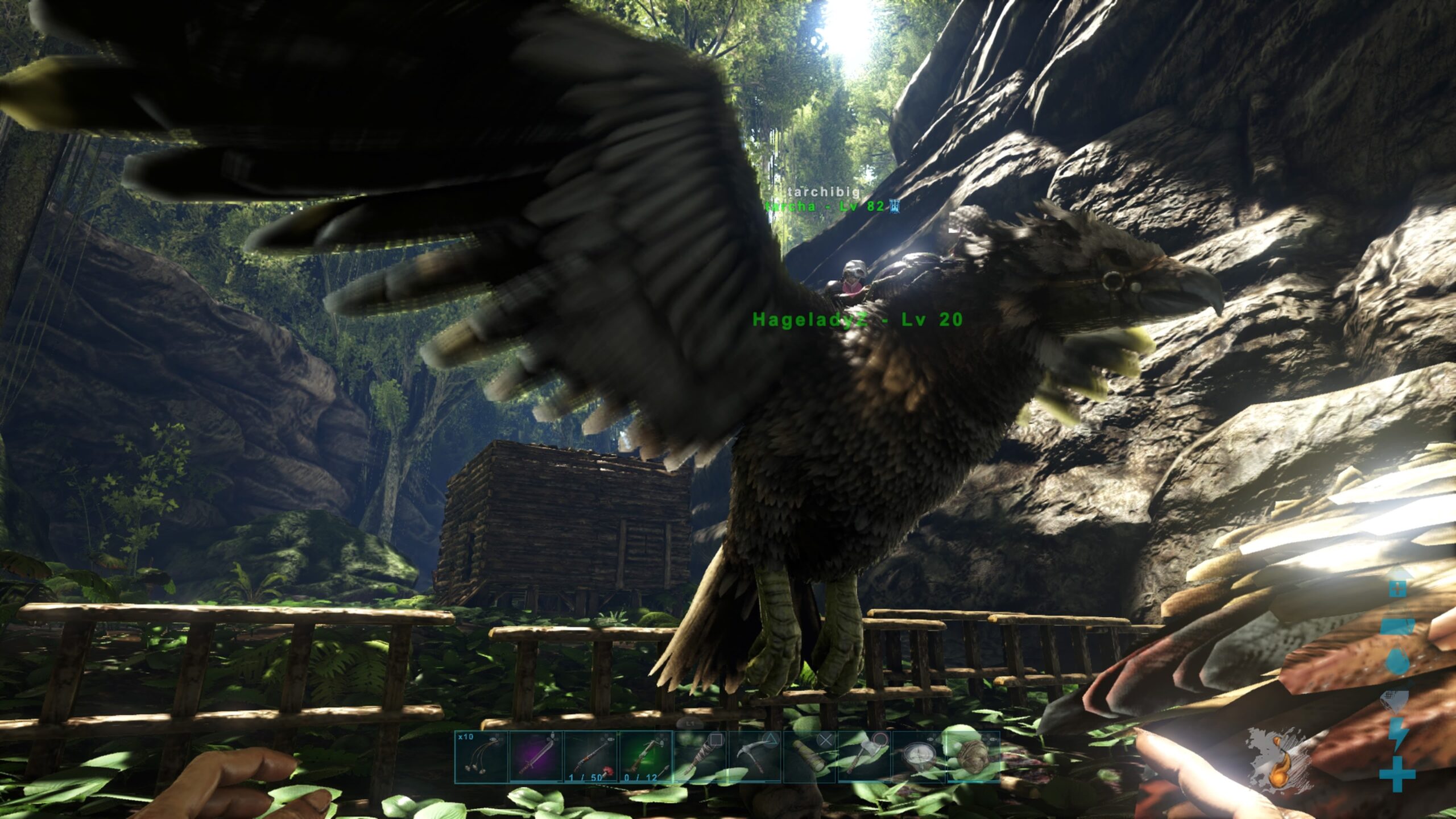The width and height of the screenshot is (1456, 819).
Task: Select the rifle slot showing 1 / 50
Action: pos(590,757)
